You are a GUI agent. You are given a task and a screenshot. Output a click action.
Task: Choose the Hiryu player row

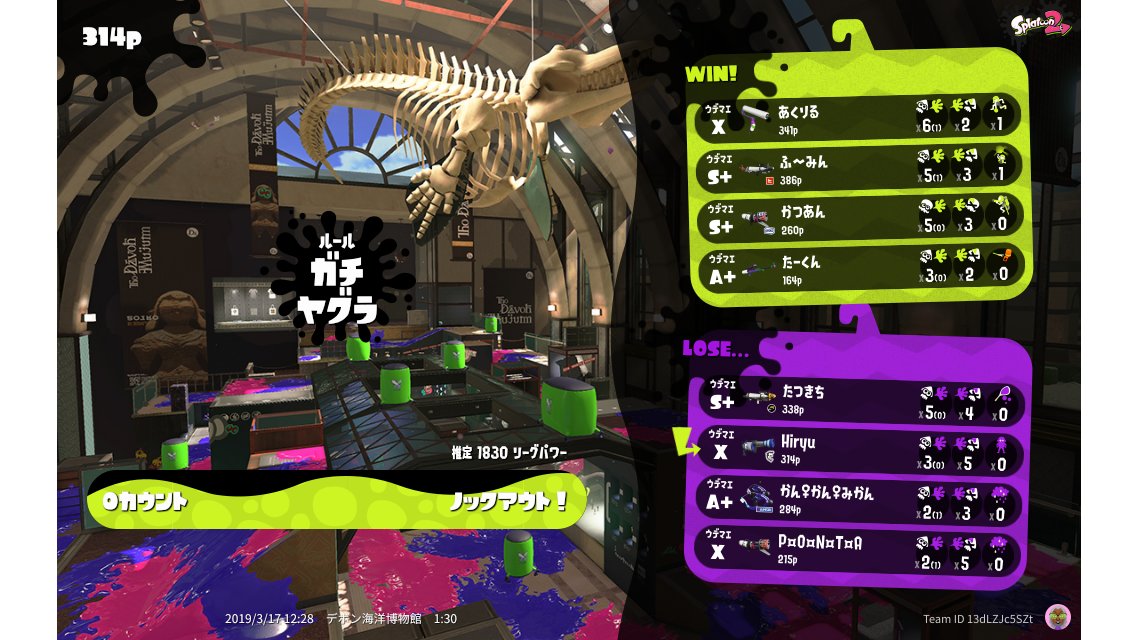[x=858, y=451]
